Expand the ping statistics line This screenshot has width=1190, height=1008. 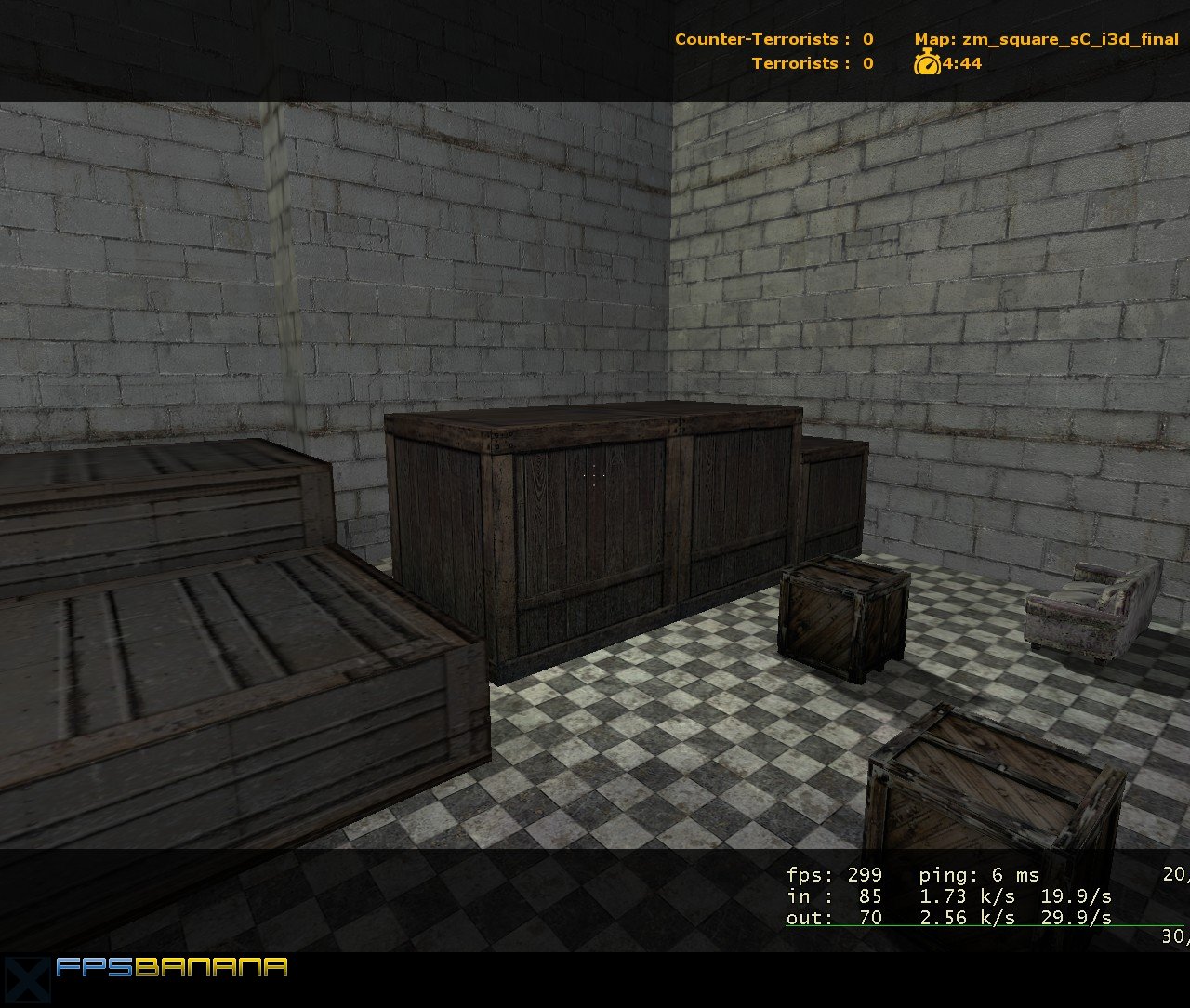976,875
